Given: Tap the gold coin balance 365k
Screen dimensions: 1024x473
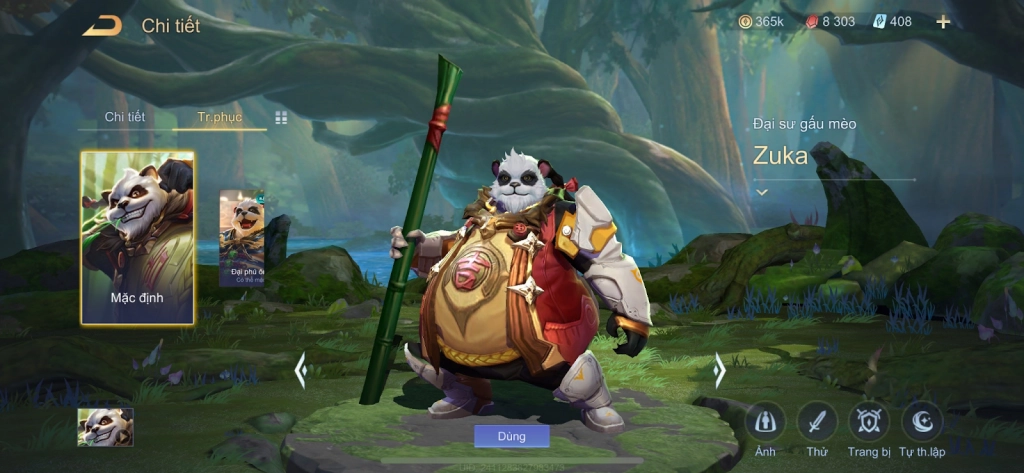Looking at the screenshot, I should tap(761, 22).
